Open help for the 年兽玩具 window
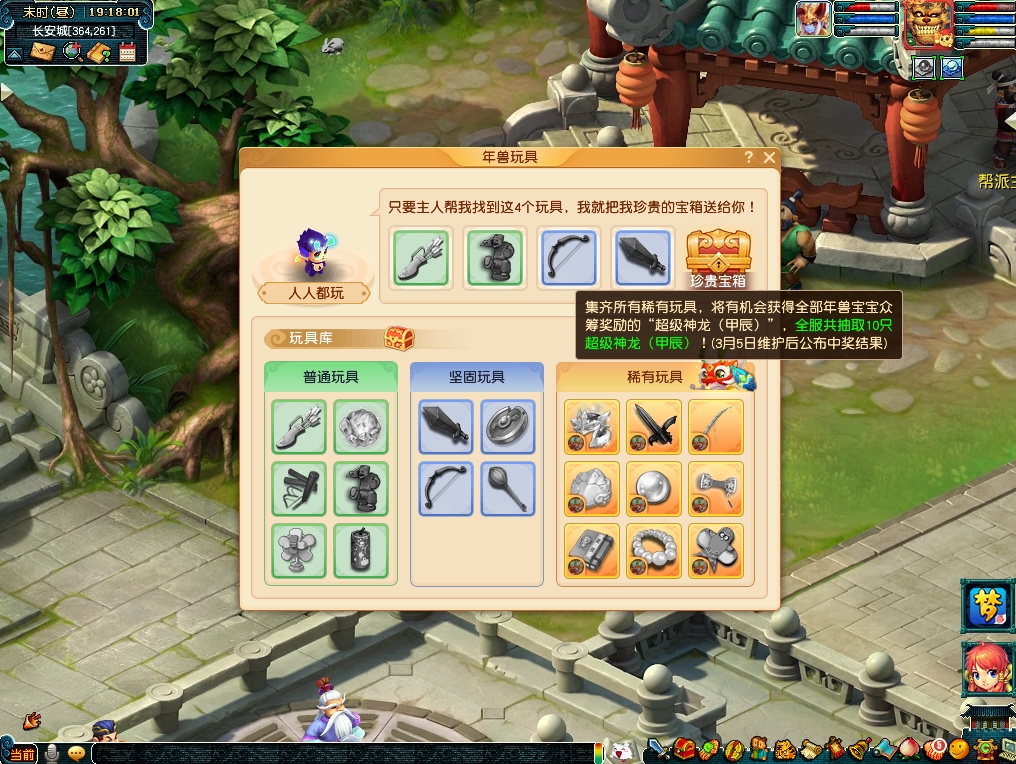Screen dimensions: 1016x764 pos(748,158)
